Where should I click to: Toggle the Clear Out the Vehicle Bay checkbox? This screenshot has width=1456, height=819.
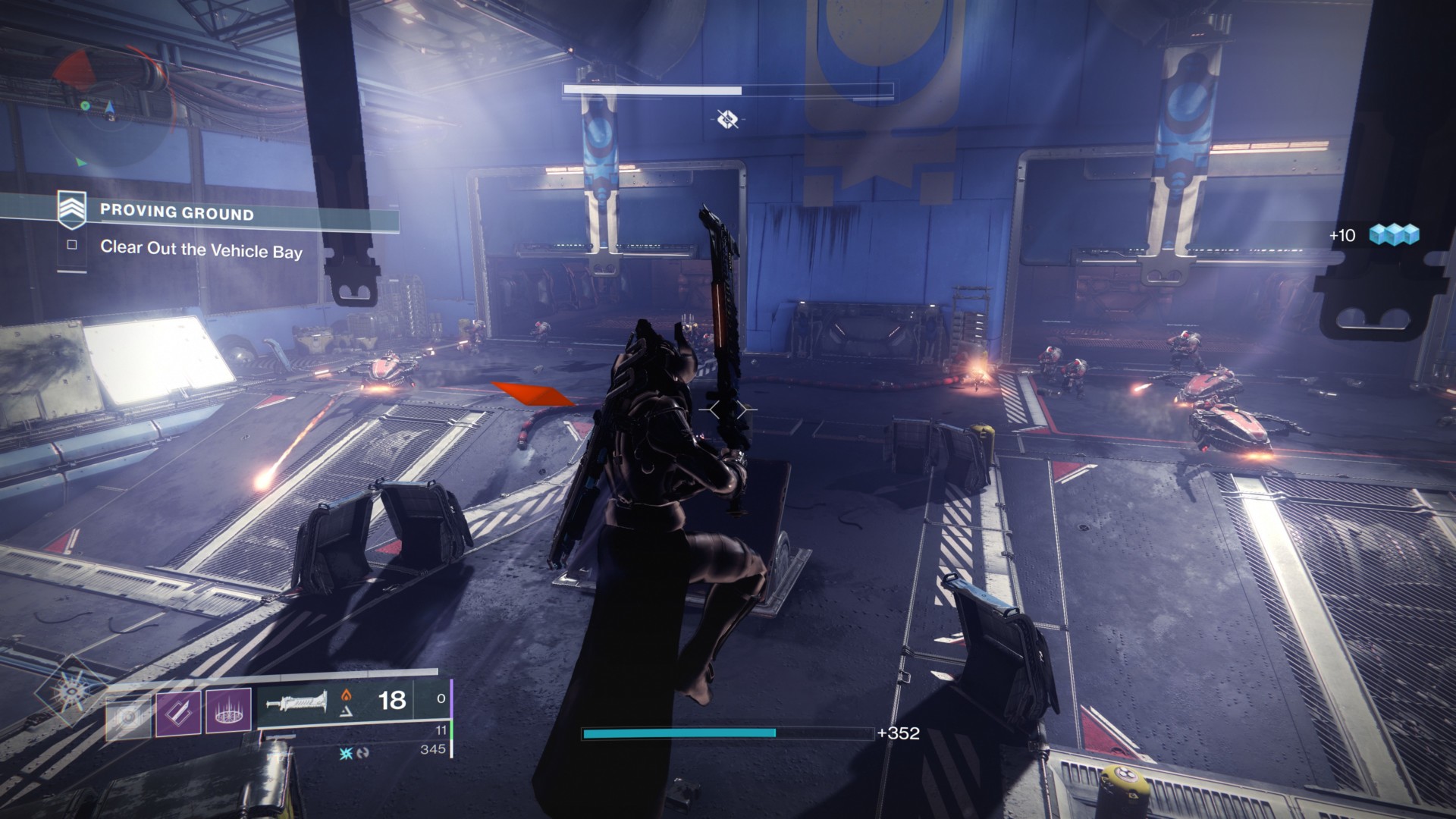click(72, 246)
